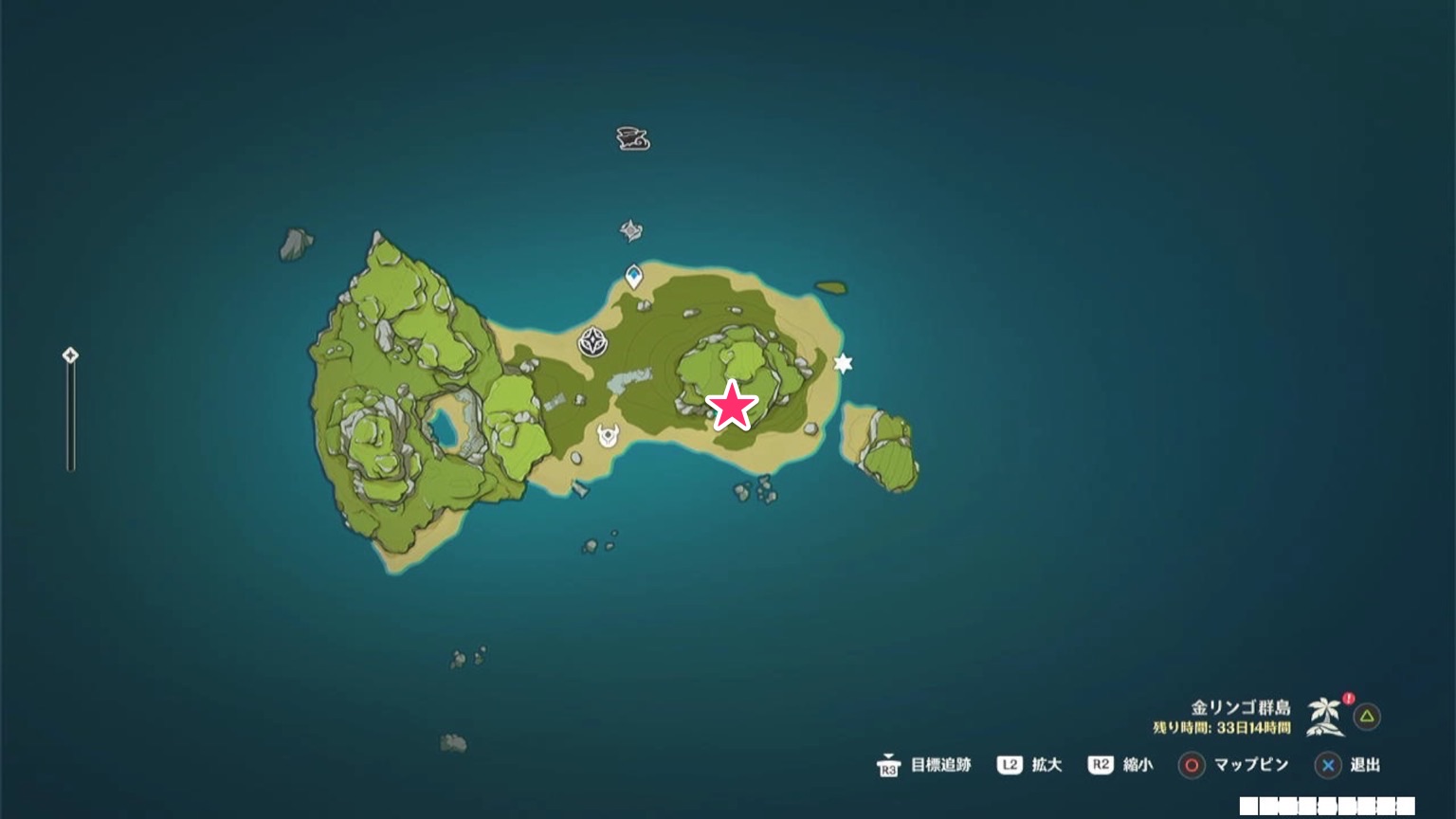Image resolution: width=1456 pixels, height=819 pixels.
Task: Click the R3 button icon beside 目標追跡
Action: [888, 767]
